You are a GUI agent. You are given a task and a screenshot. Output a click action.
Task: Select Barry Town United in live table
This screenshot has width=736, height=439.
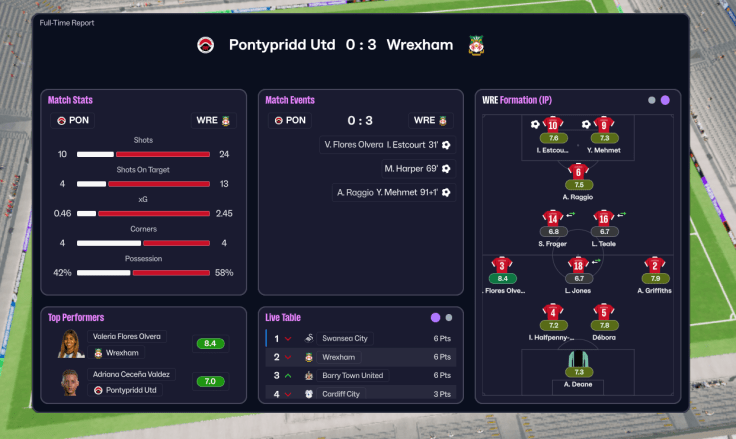(360, 375)
